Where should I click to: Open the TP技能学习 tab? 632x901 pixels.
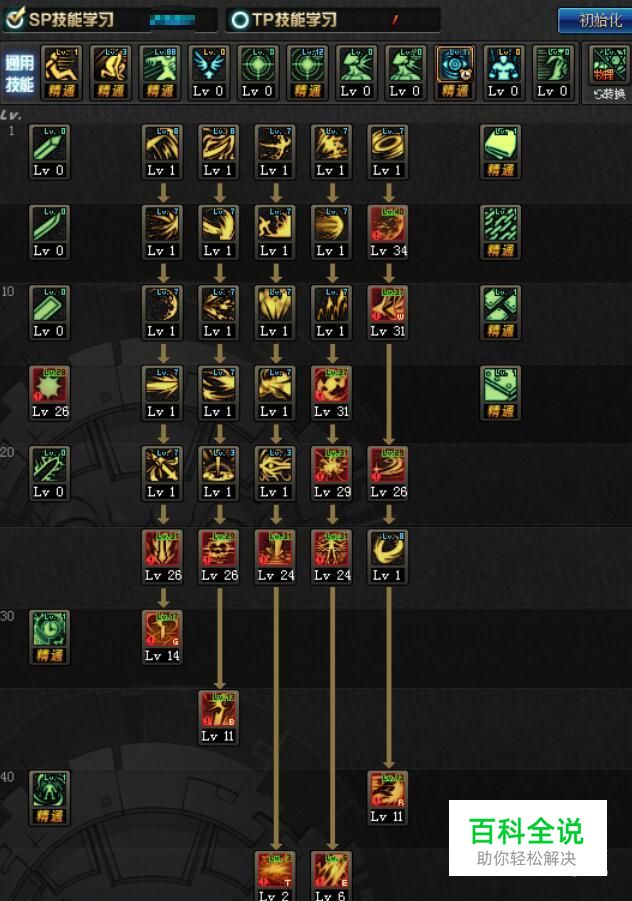[283, 19]
